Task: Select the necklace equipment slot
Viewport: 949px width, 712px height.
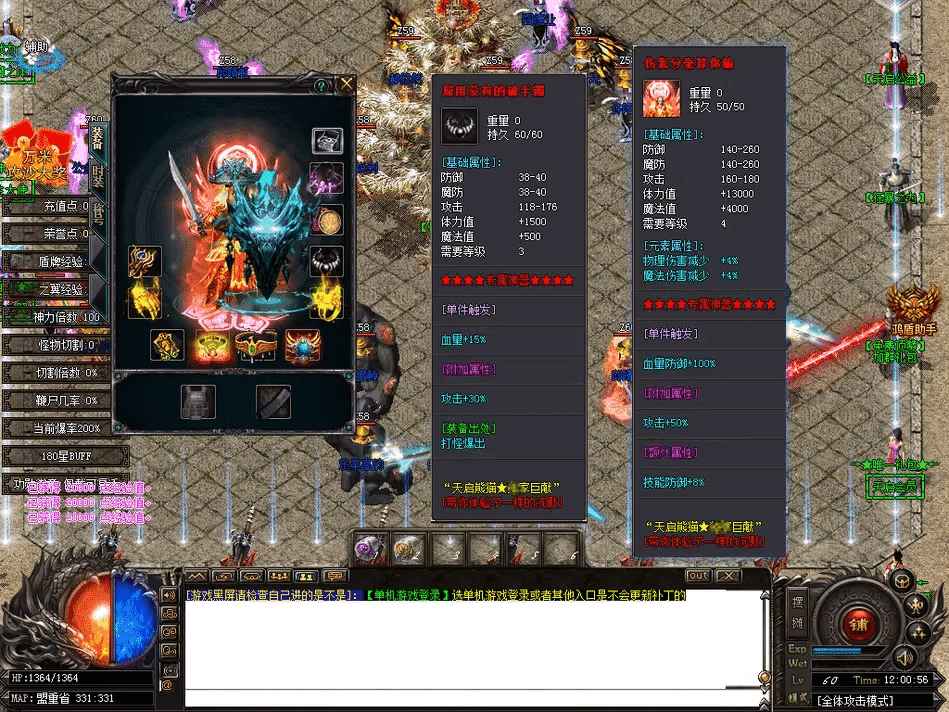Action: [x=327, y=262]
